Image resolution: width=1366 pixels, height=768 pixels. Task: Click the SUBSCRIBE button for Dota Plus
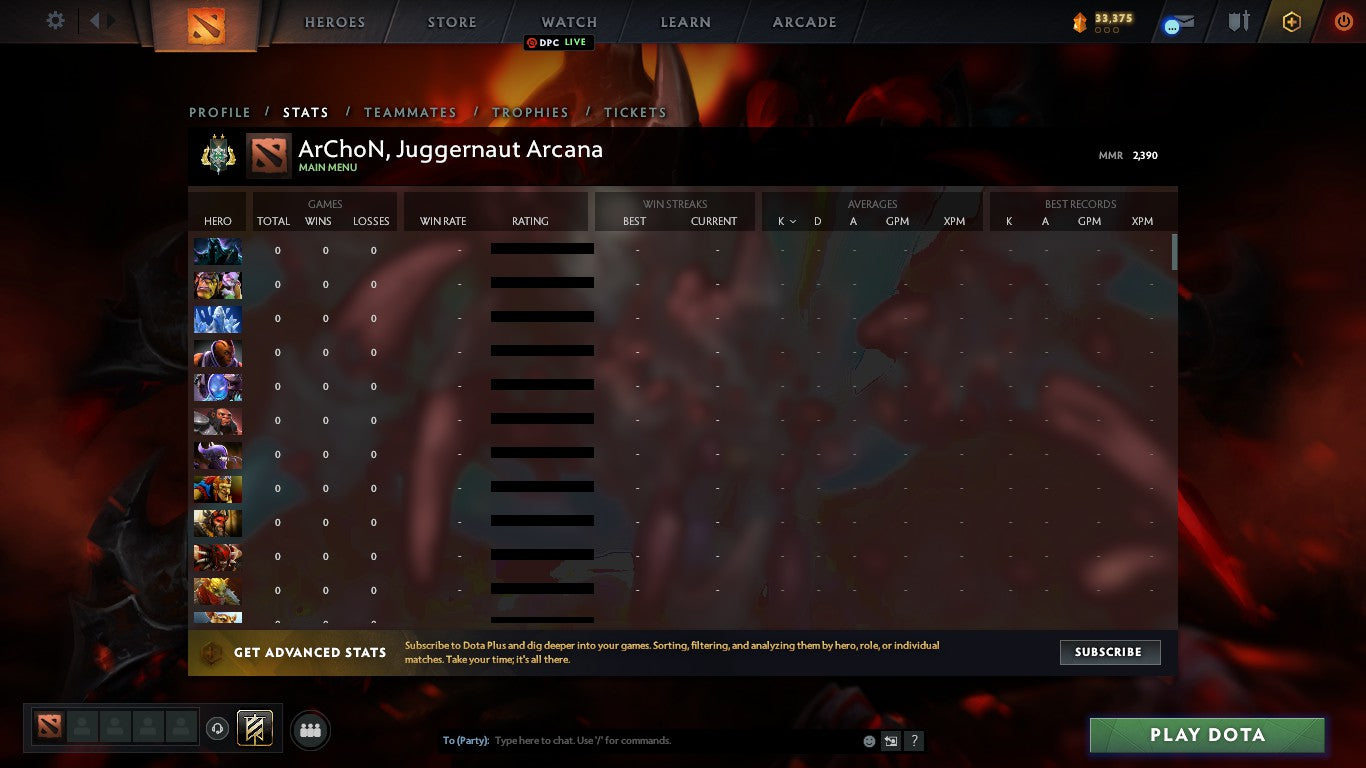click(1110, 652)
